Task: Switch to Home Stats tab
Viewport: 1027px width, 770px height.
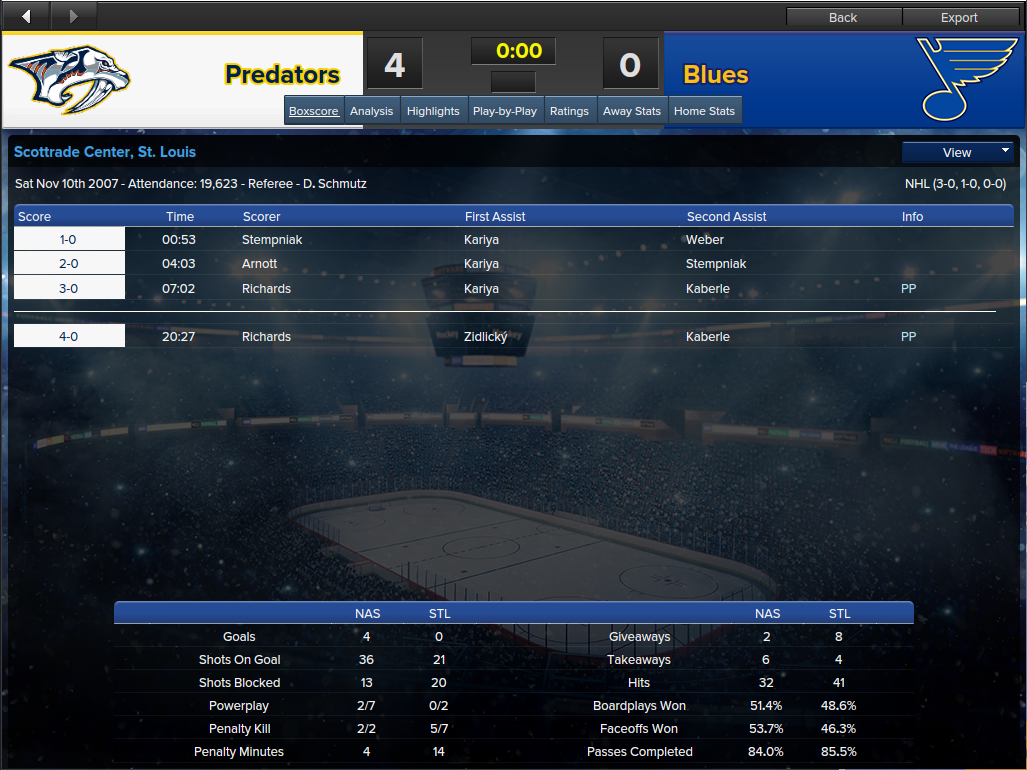Action: click(704, 111)
